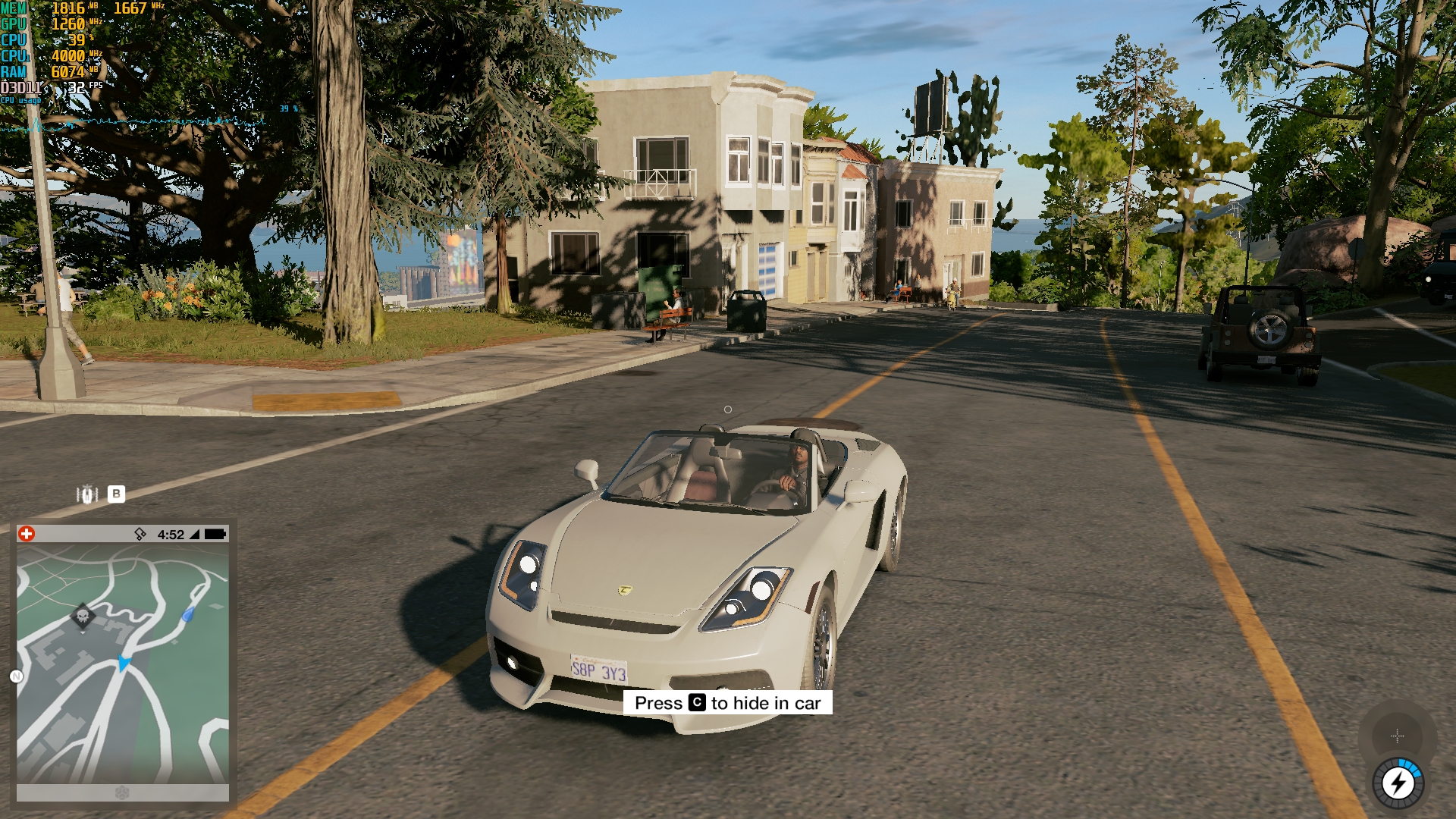Click the blue waypoint marker on the minimap
The height and width of the screenshot is (819, 1456).
click(x=188, y=614)
